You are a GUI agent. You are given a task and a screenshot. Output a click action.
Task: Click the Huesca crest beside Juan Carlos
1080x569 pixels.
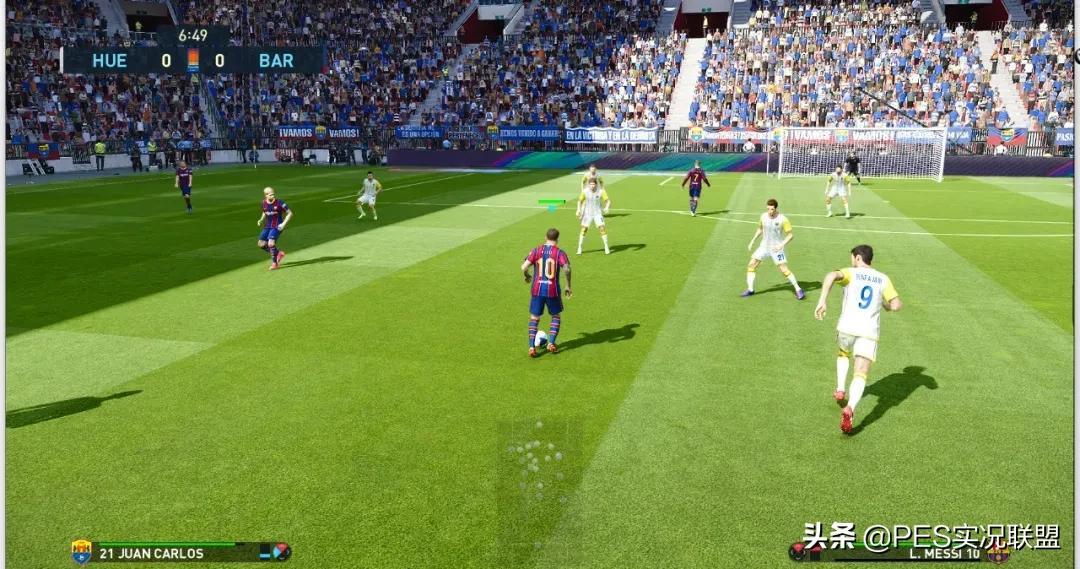click(81, 552)
